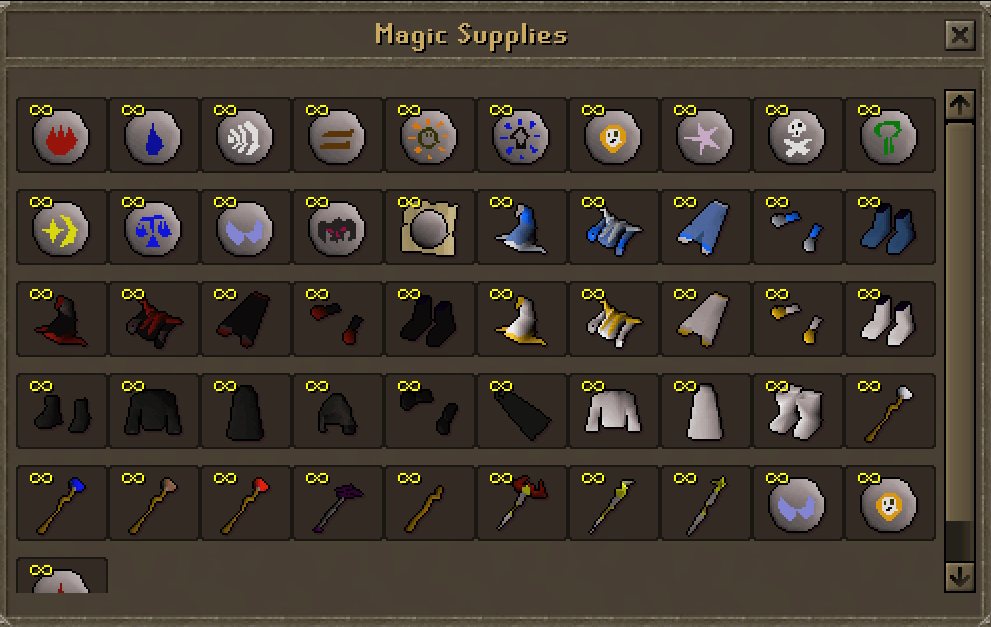Select the dark red-eyed wrath rune
The image size is (991, 627).
(x=337, y=228)
